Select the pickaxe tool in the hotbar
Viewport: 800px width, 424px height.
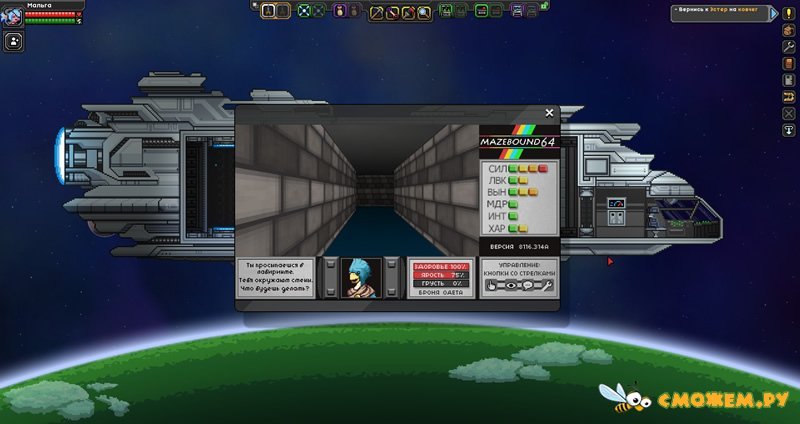pyautogui.click(x=378, y=11)
